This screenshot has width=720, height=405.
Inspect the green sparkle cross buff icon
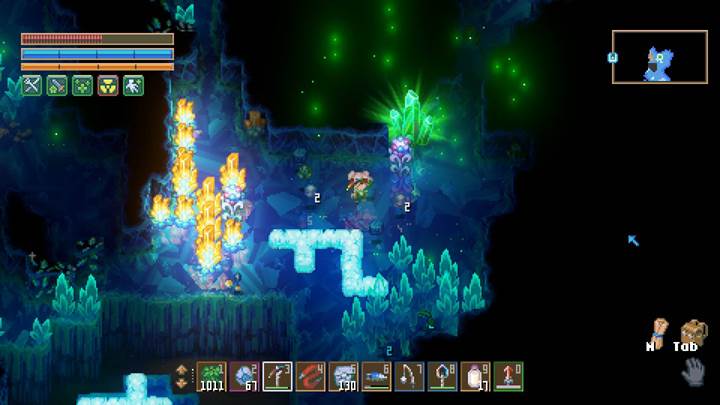82,86
